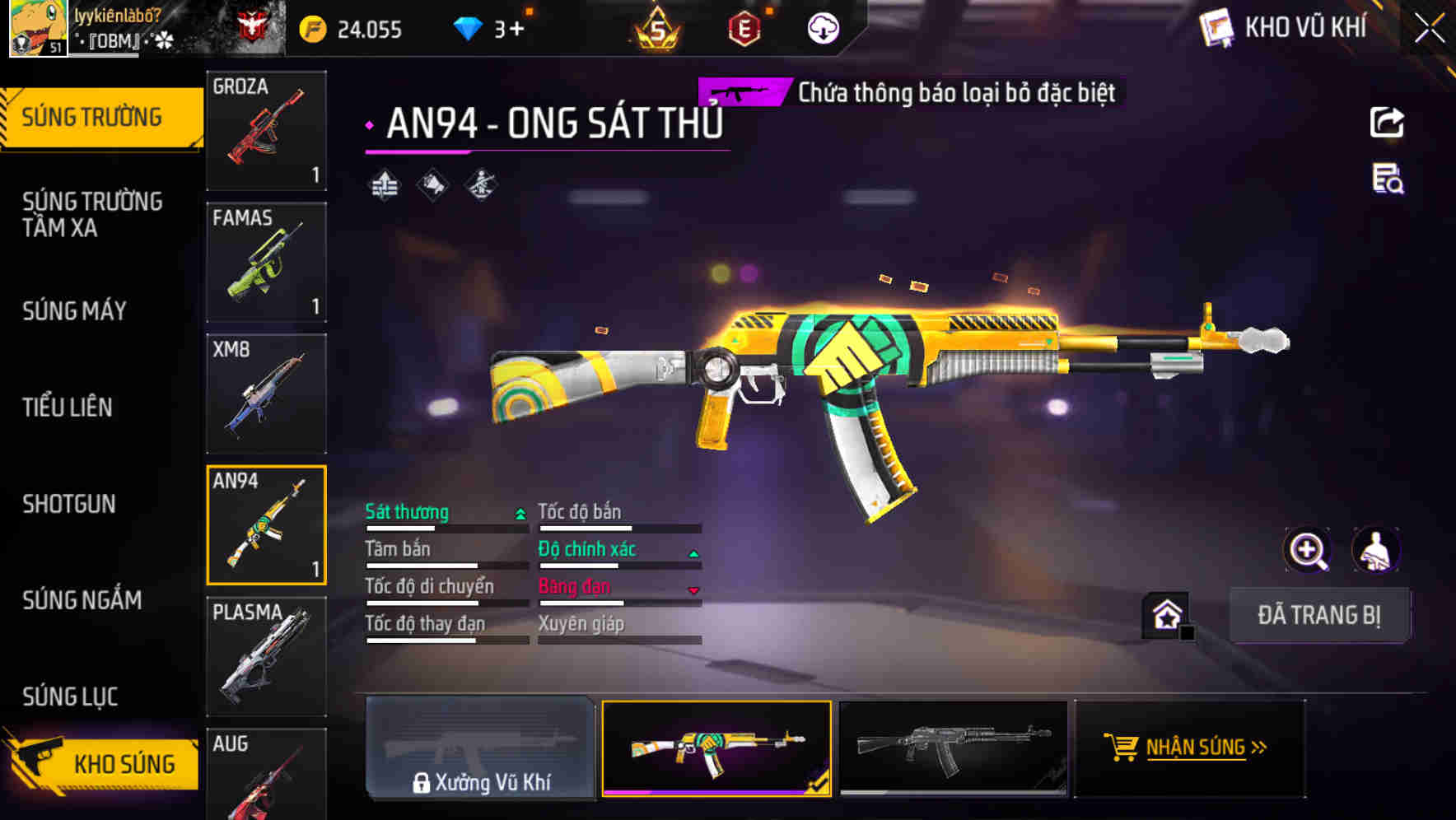Open the Súng Máy category
The height and width of the screenshot is (820, 1456).
coord(75,311)
